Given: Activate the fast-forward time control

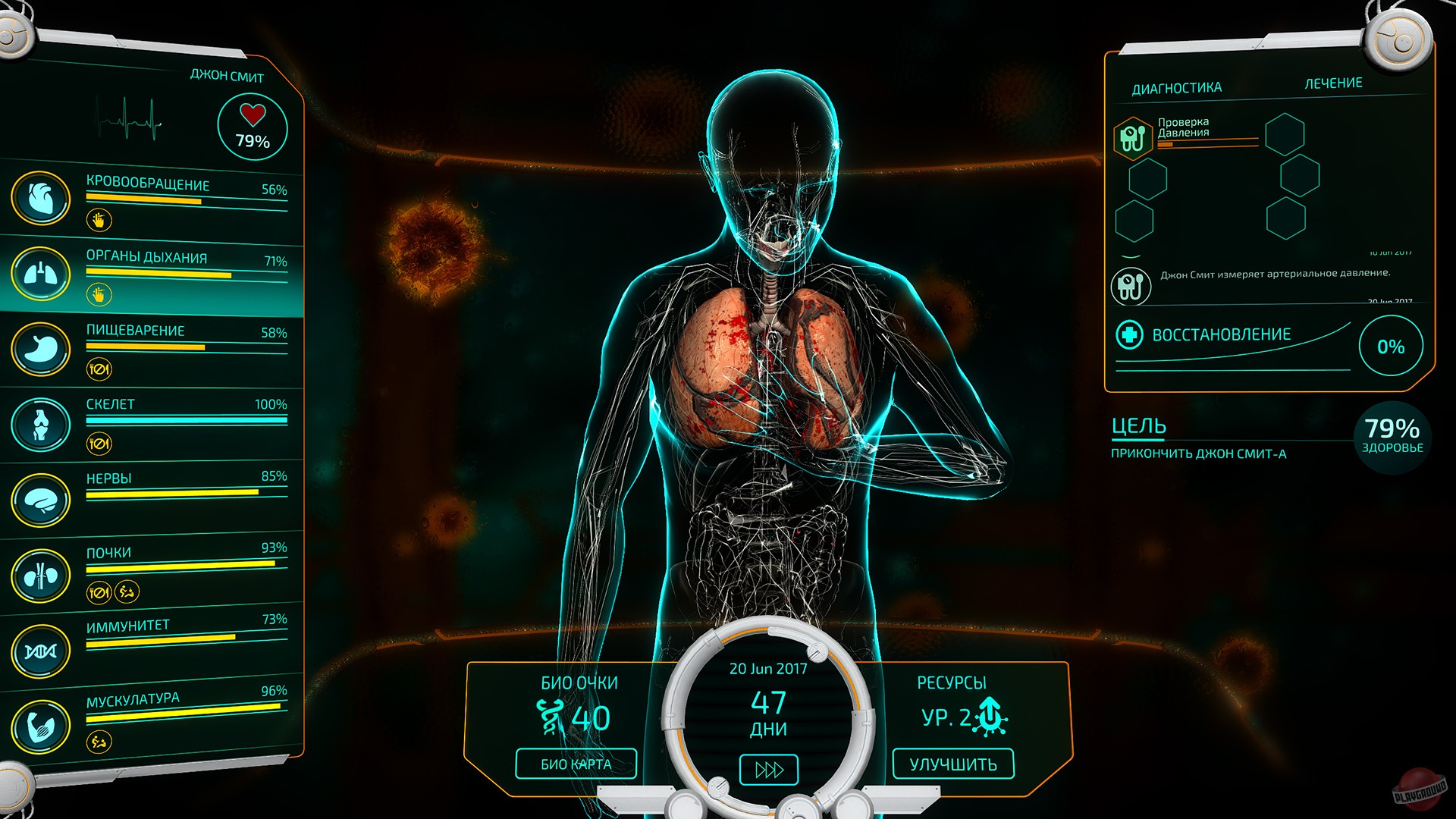Looking at the screenshot, I should click(768, 769).
